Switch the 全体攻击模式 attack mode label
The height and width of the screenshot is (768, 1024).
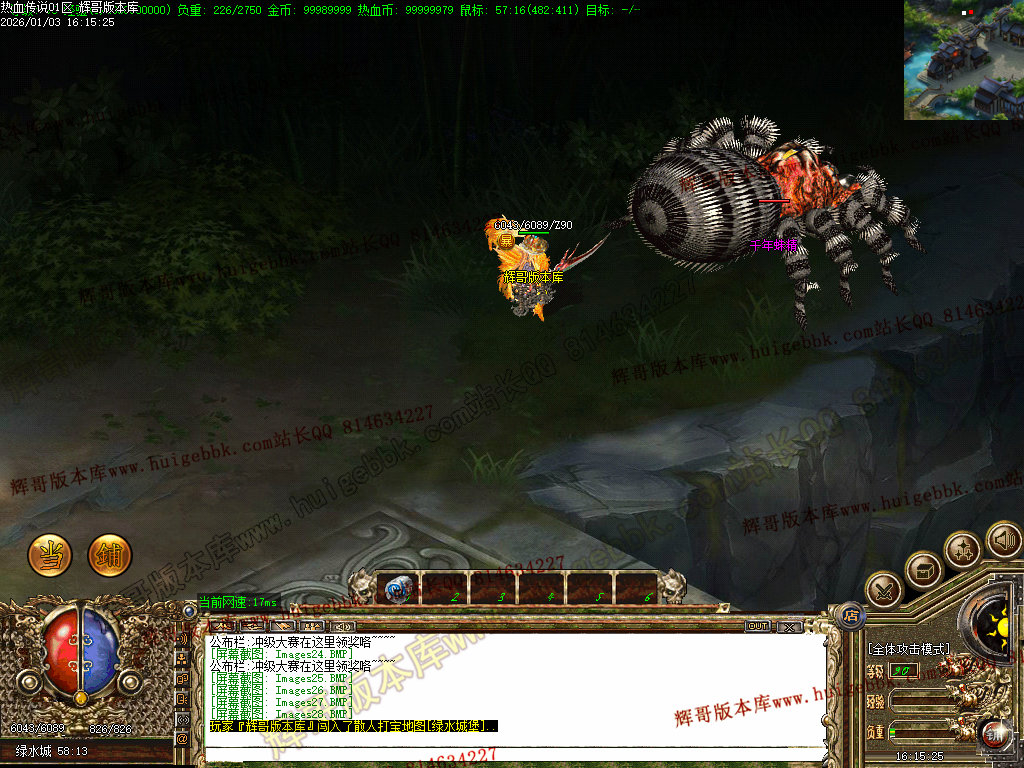pyautogui.click(x=908, y=649)
